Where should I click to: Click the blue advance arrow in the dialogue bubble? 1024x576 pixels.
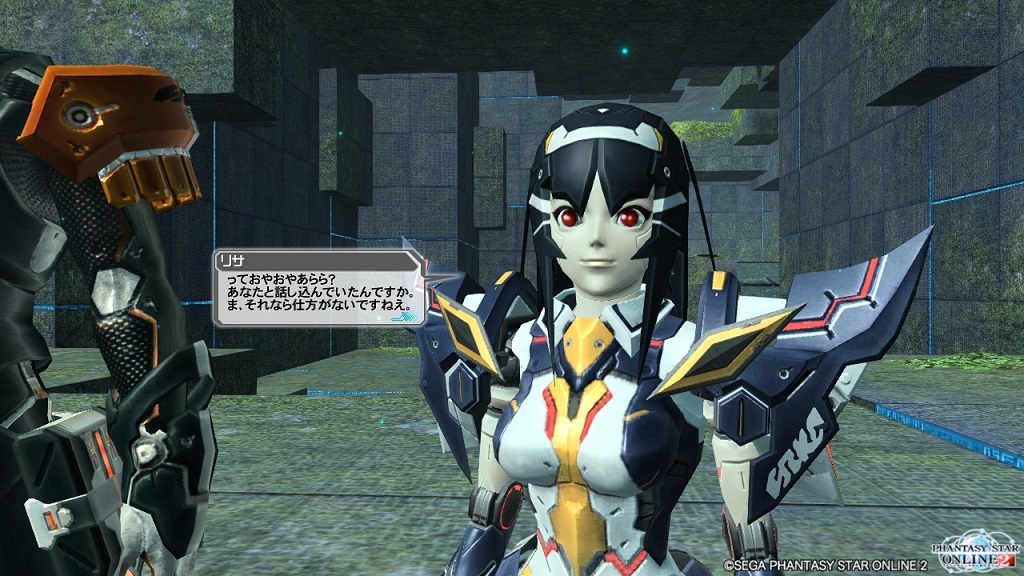click(406, 316)
